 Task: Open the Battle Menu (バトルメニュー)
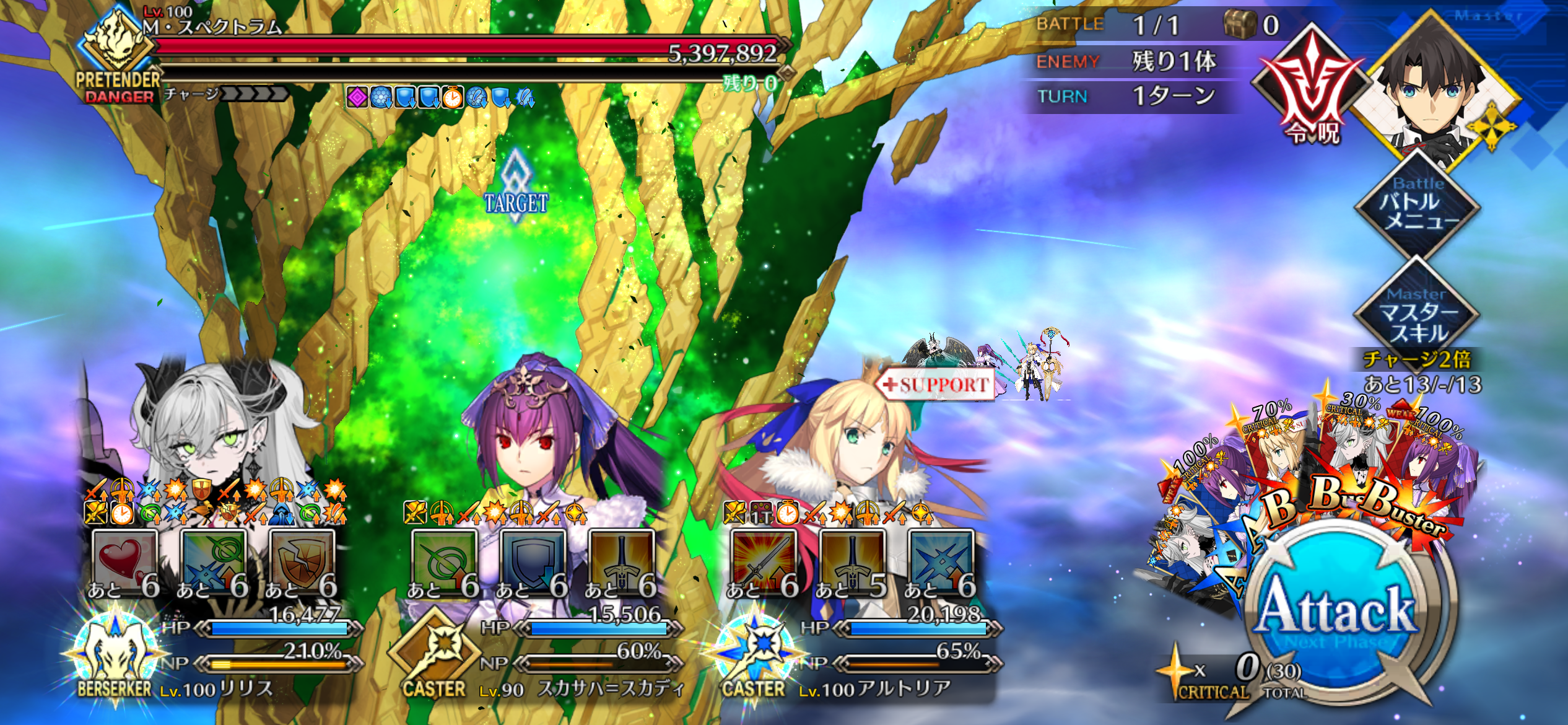click(x=1418, y=204)
